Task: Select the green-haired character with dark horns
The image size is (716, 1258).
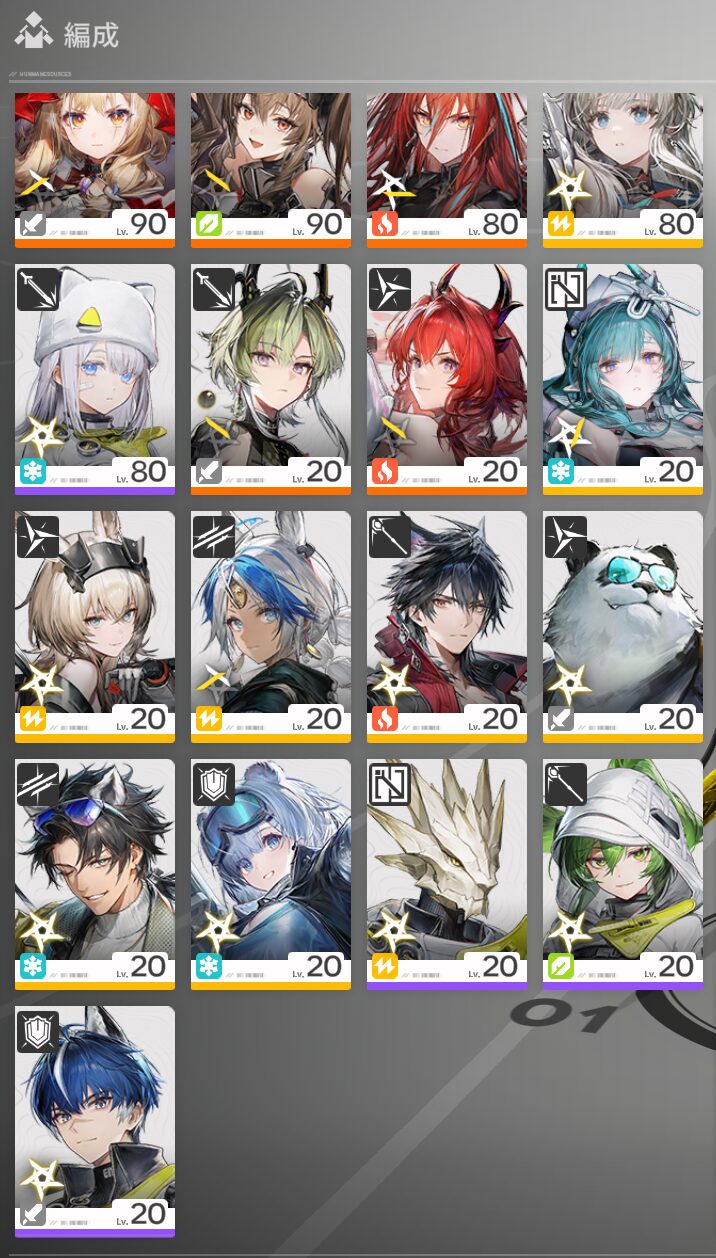Action: click(271, 375)
